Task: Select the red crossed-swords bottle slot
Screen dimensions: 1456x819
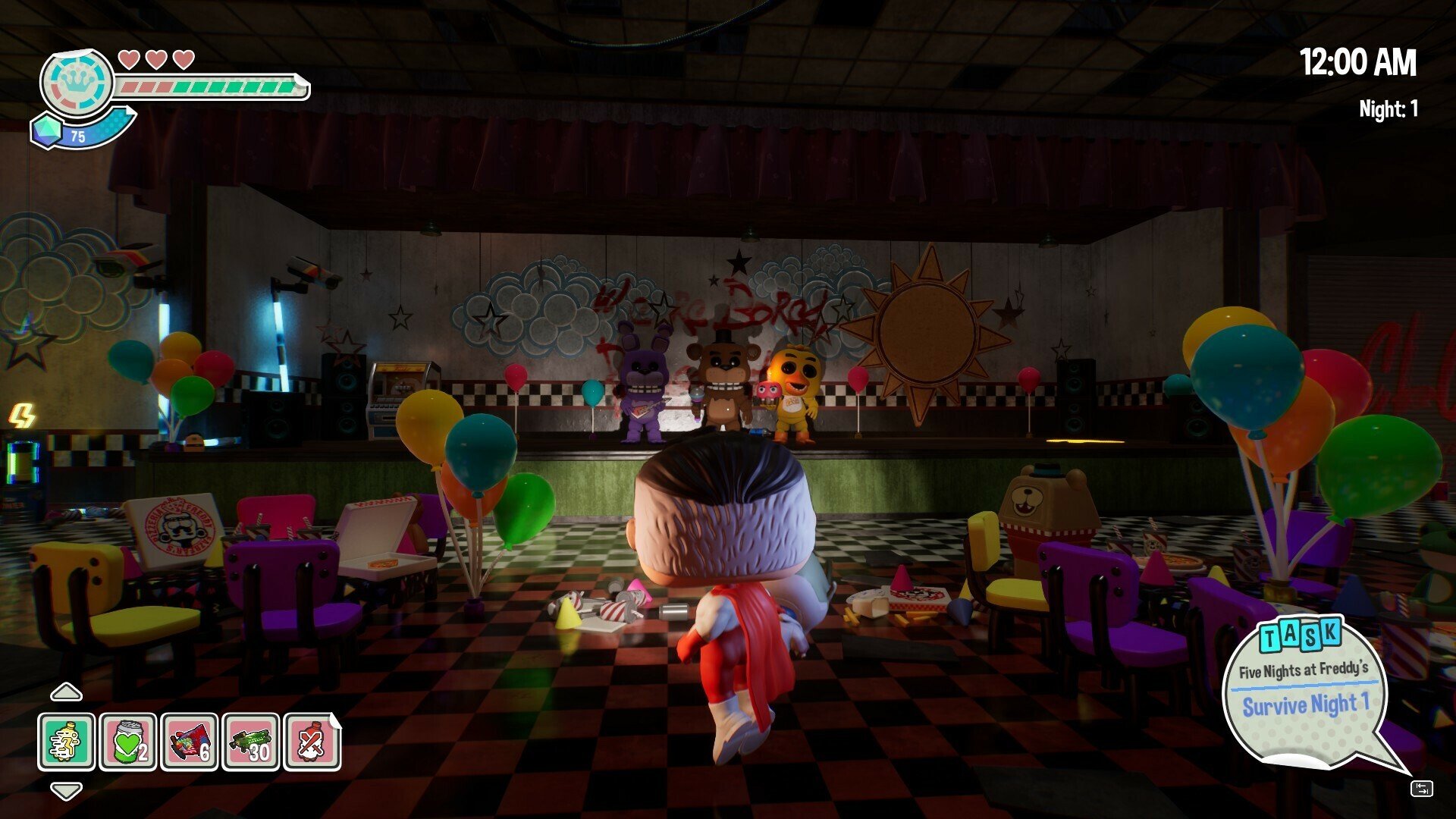Action: (312, 742)
